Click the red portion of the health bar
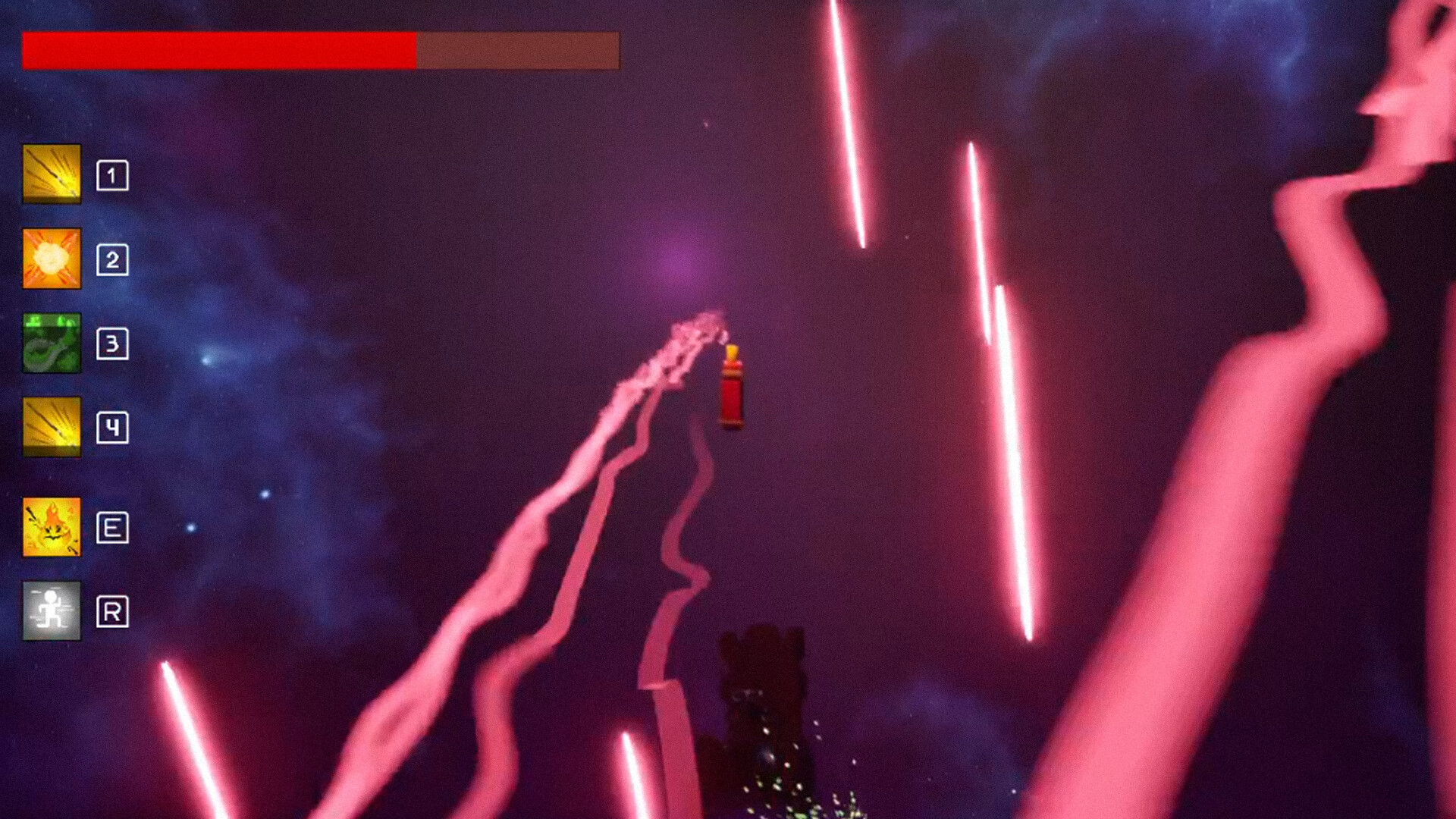 click(220, 50)
